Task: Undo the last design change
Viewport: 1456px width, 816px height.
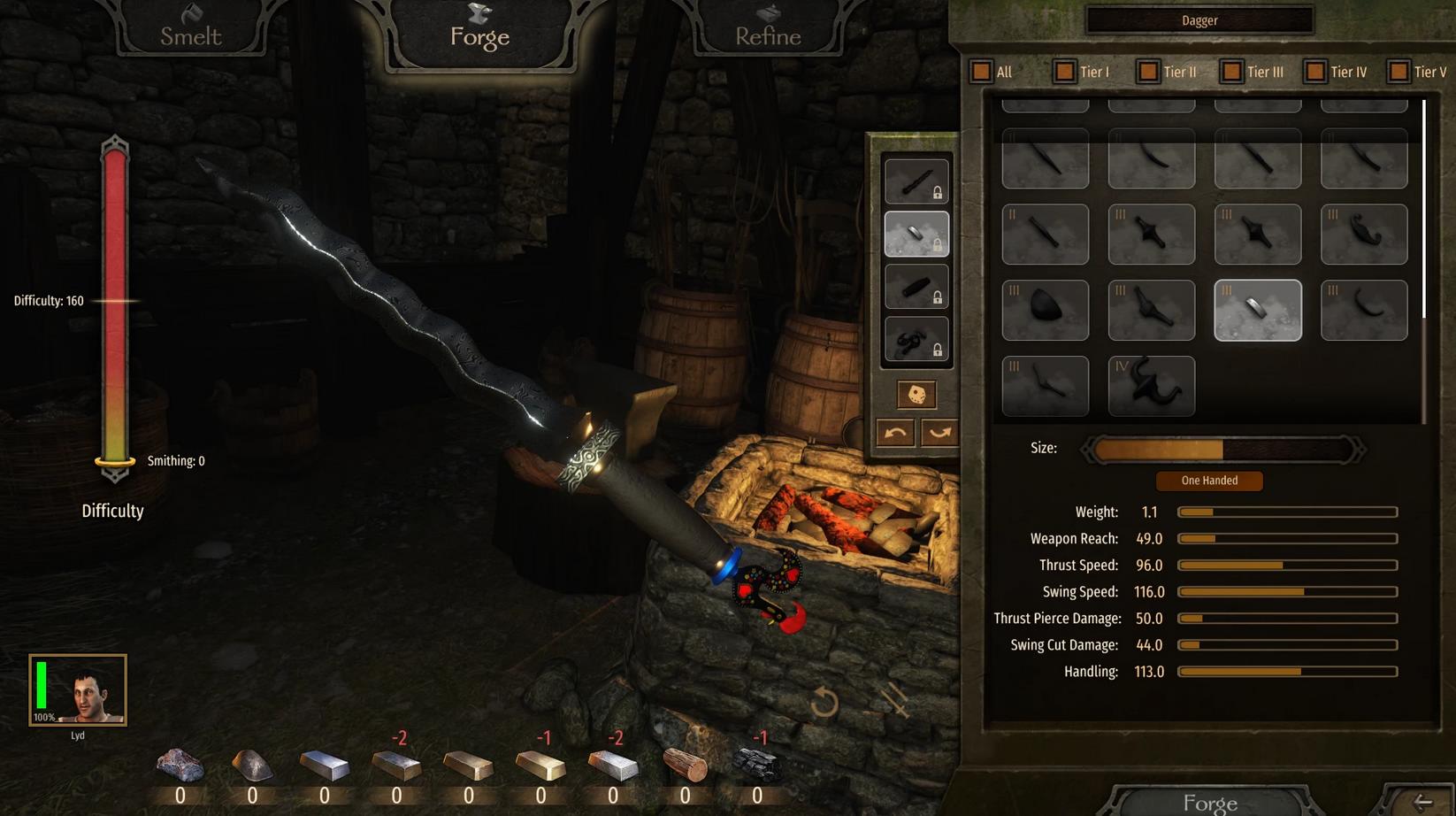Action: click(x=895, y=433)
